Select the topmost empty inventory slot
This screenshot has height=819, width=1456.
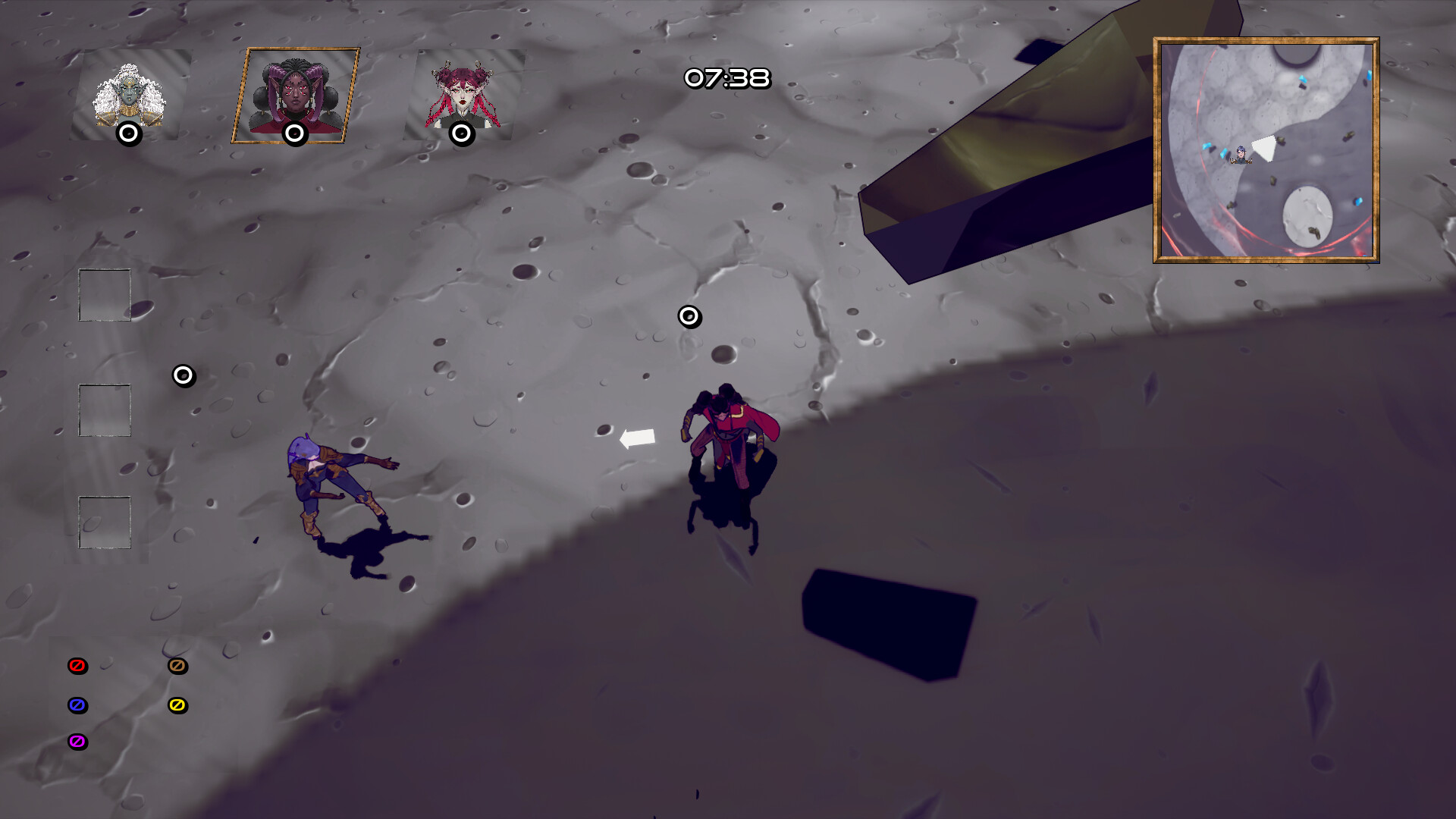coord(104,294)
